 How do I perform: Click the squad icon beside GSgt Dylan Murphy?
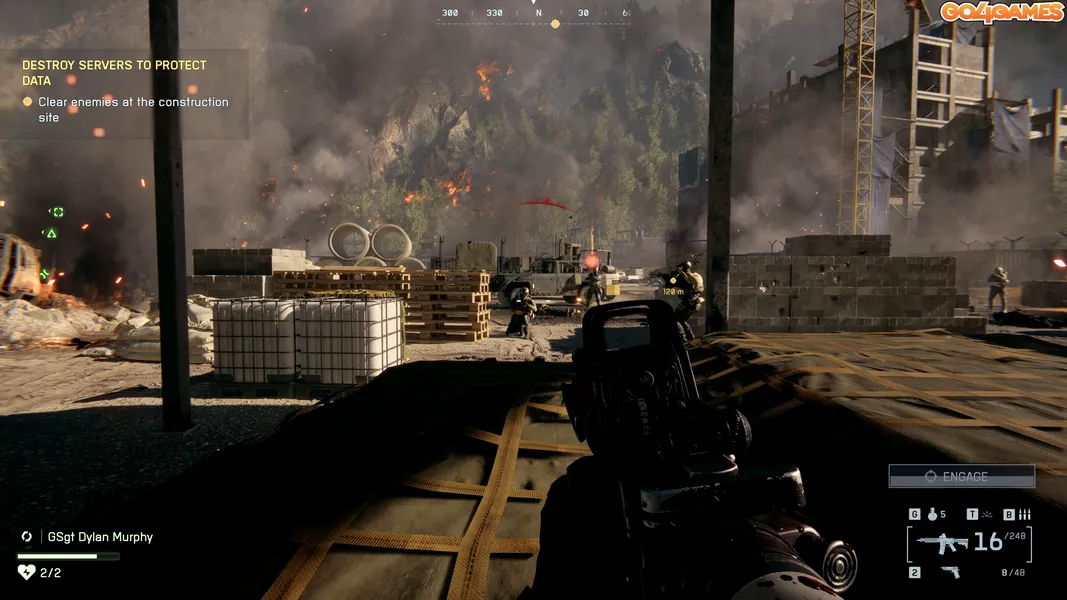pos(27,537)
